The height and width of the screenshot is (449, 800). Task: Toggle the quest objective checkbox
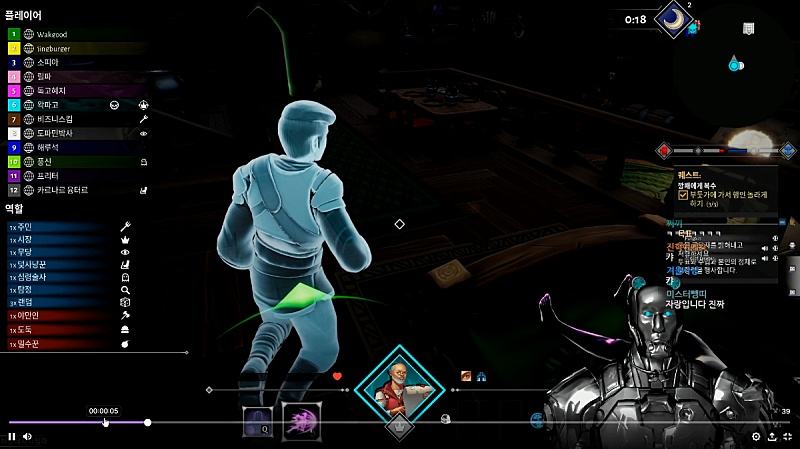click(683, 195)
